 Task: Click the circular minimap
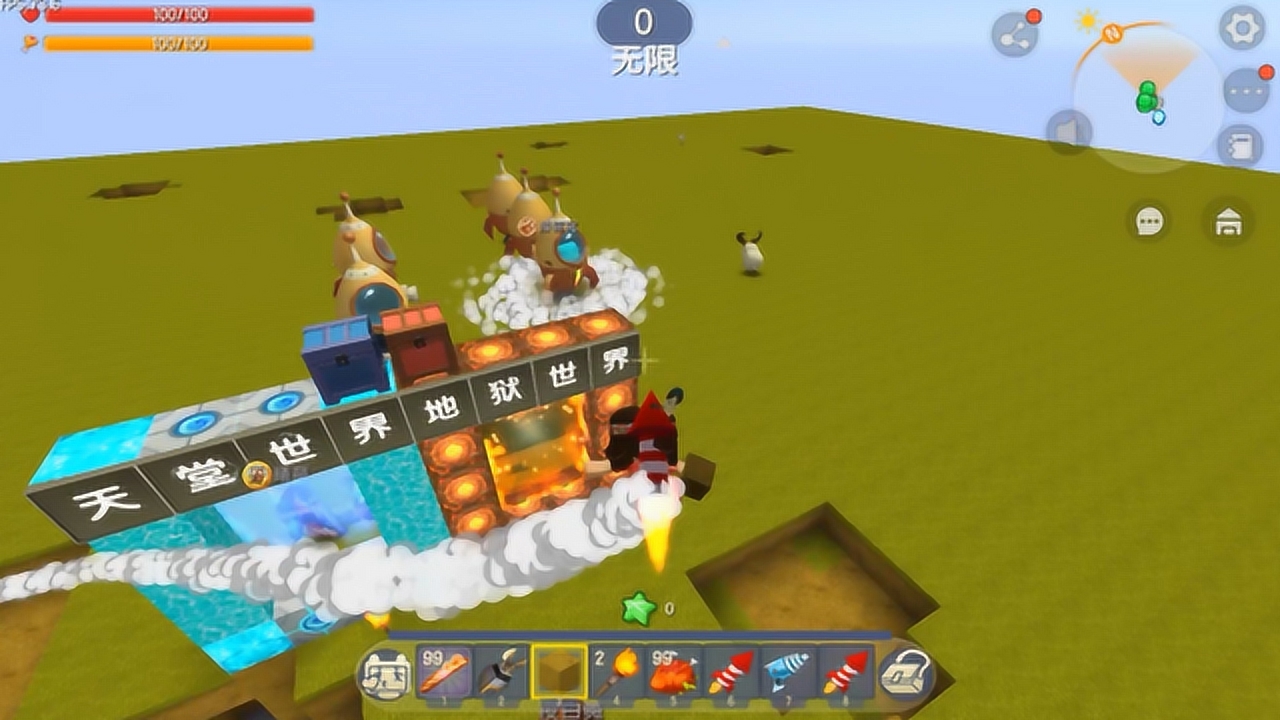pyautogui.click(x=1148, y=97)
